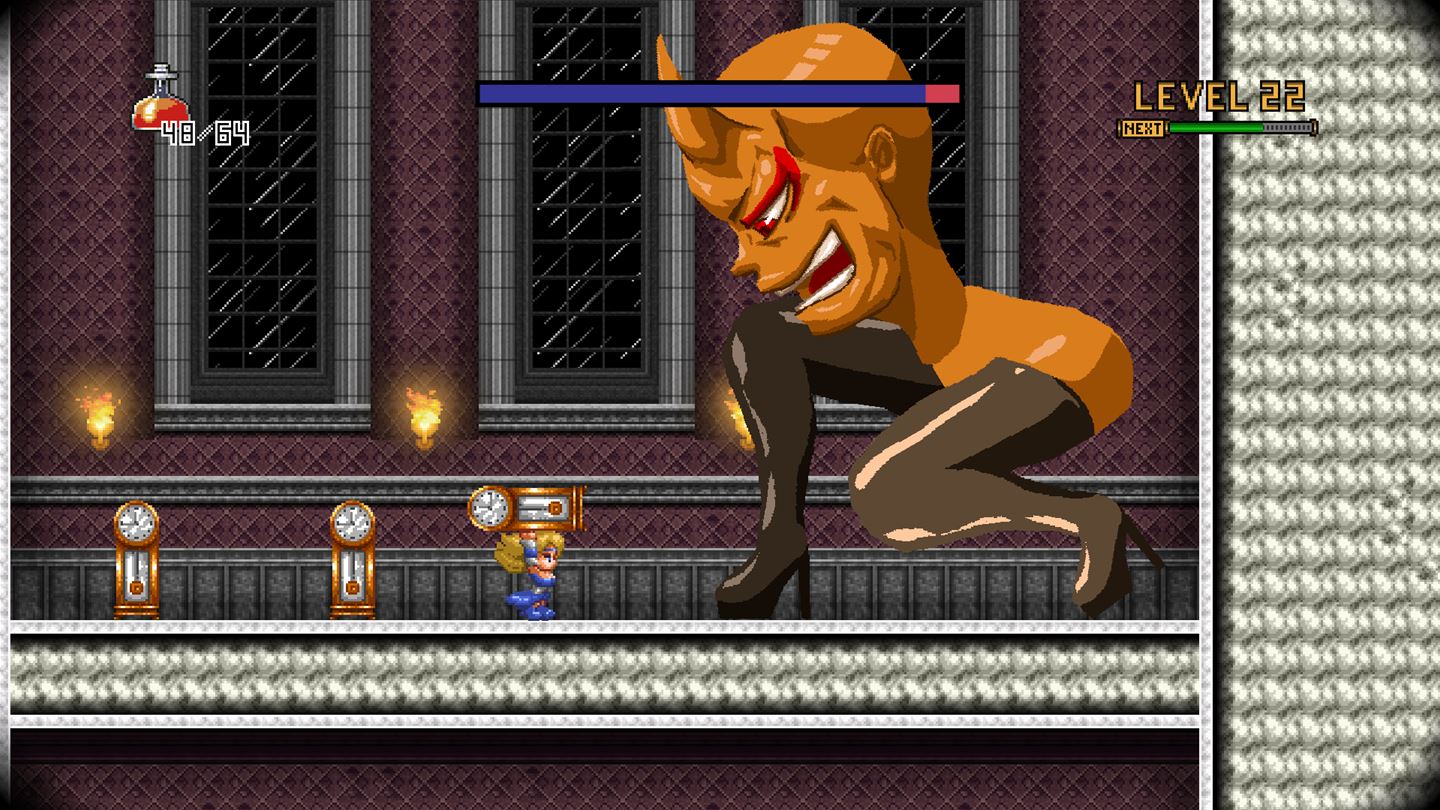Click the NEXT label on the experience meter
The image size is (1440, 810).
point(1140,128)
